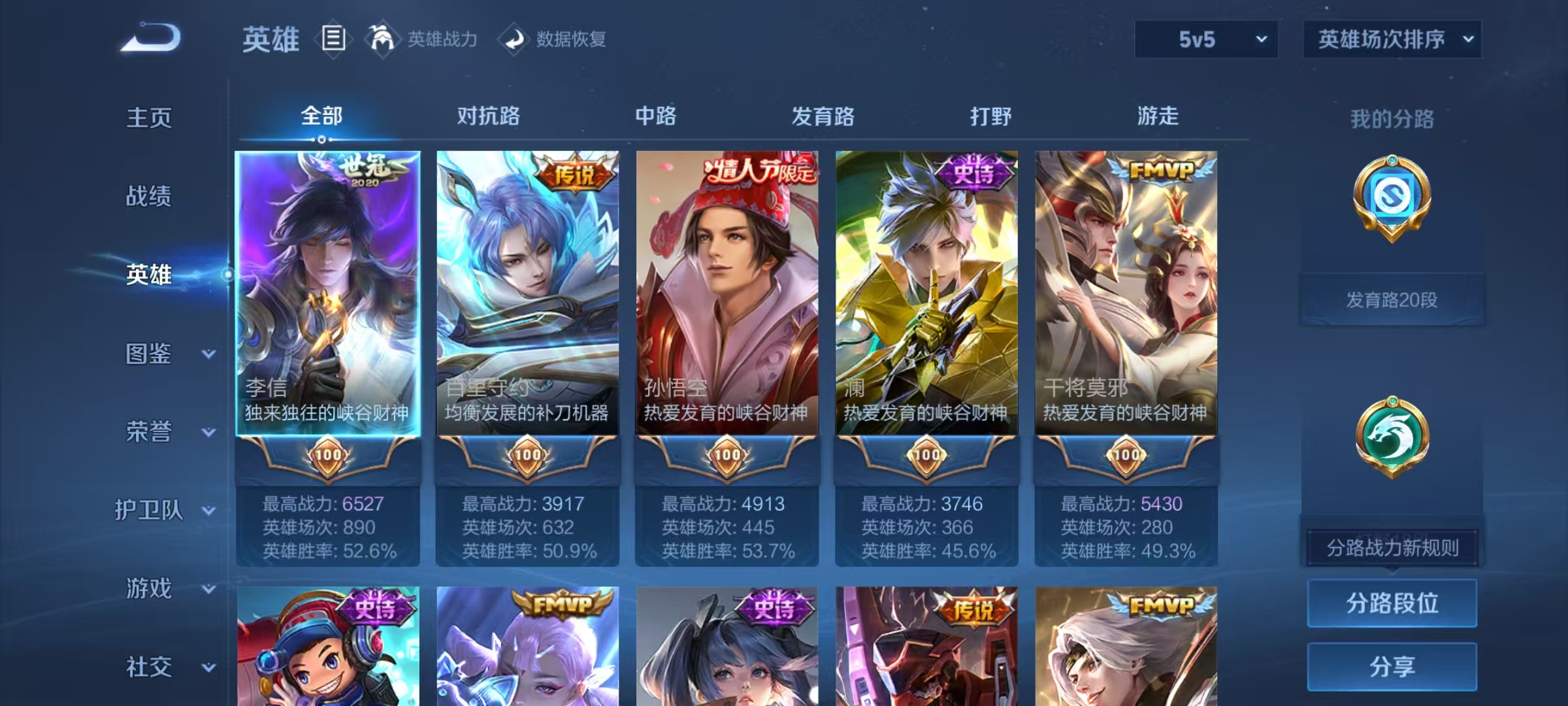Open the hero notes icon beside 英雄 title
Image resolution: width=1568 pixels, height=706 pixels.
(x=334, y=39)
